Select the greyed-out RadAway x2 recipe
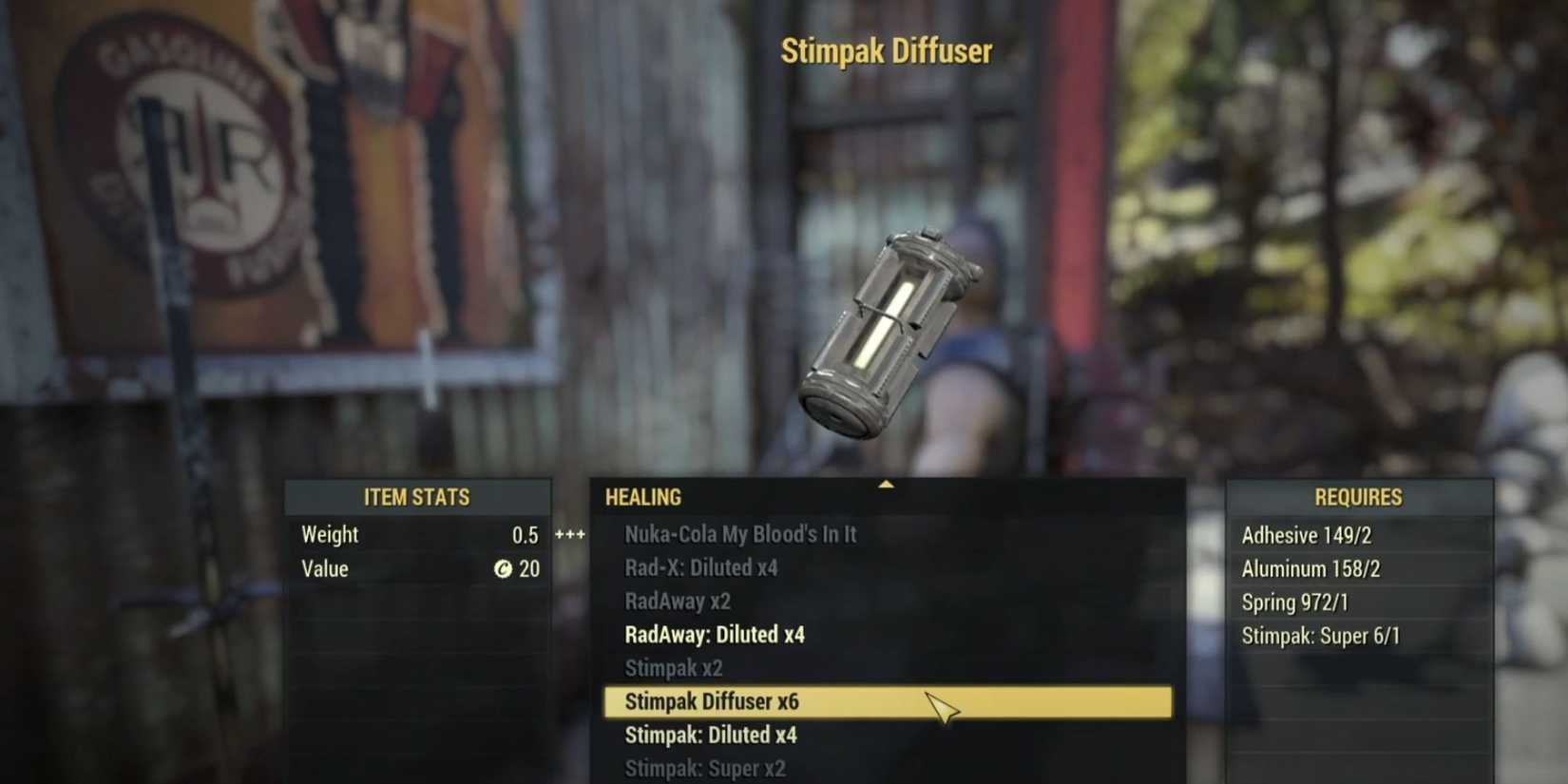1568x784 pixels. point(674,602)
